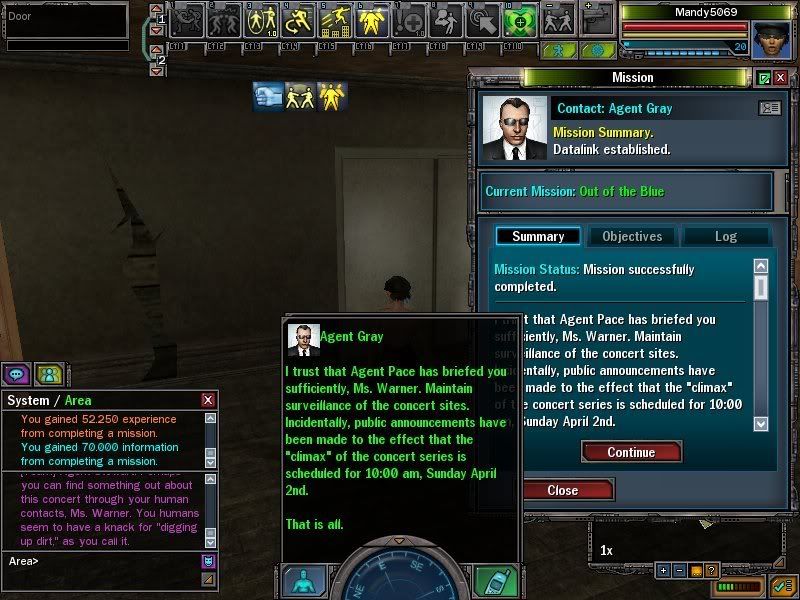Image resolution: width=800 pixels, height=600 pixels.
Task: Open the character figure icon beside the compass
Action: (304, 581)
